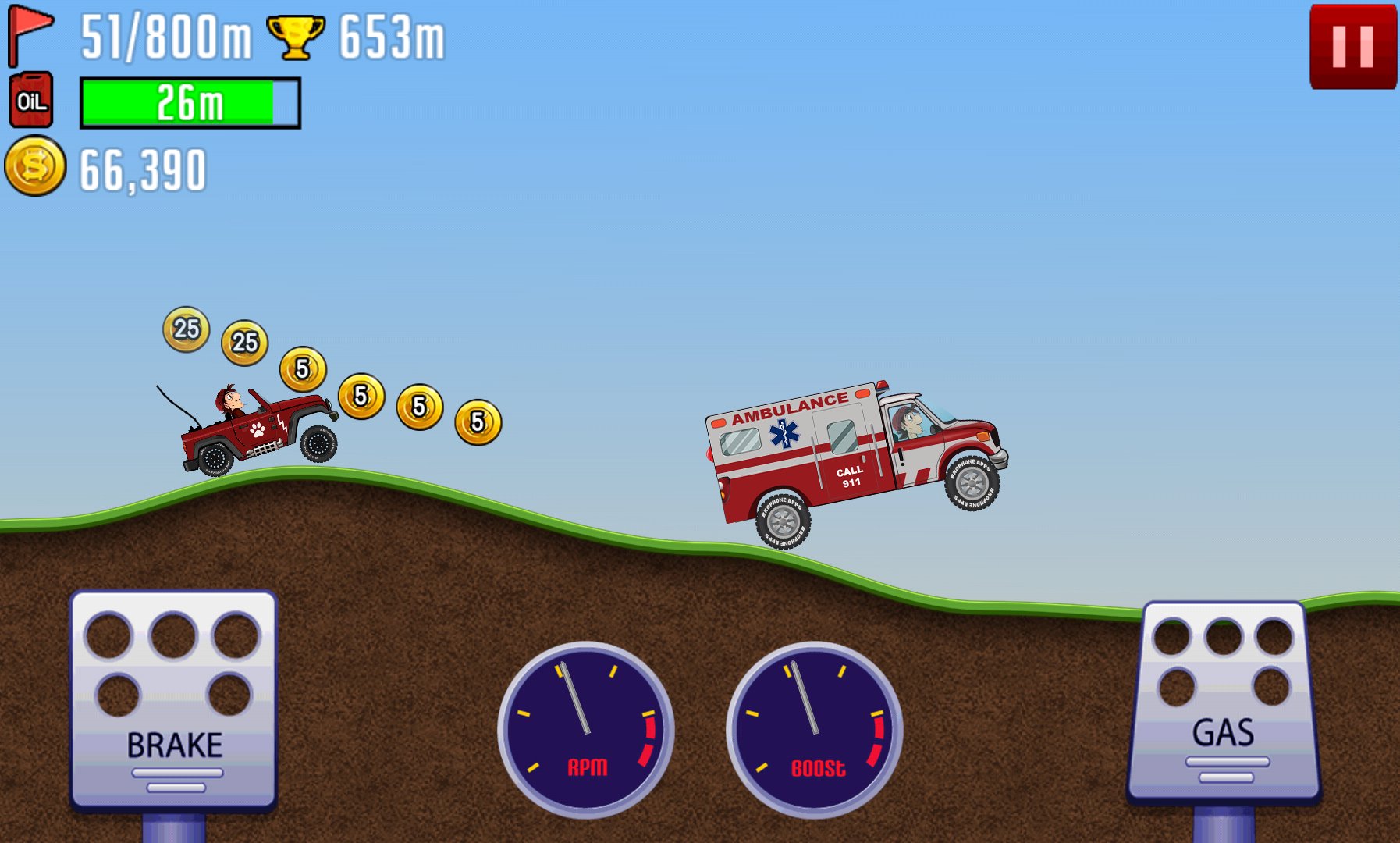Click the 653m record distance text

point(392,36)
